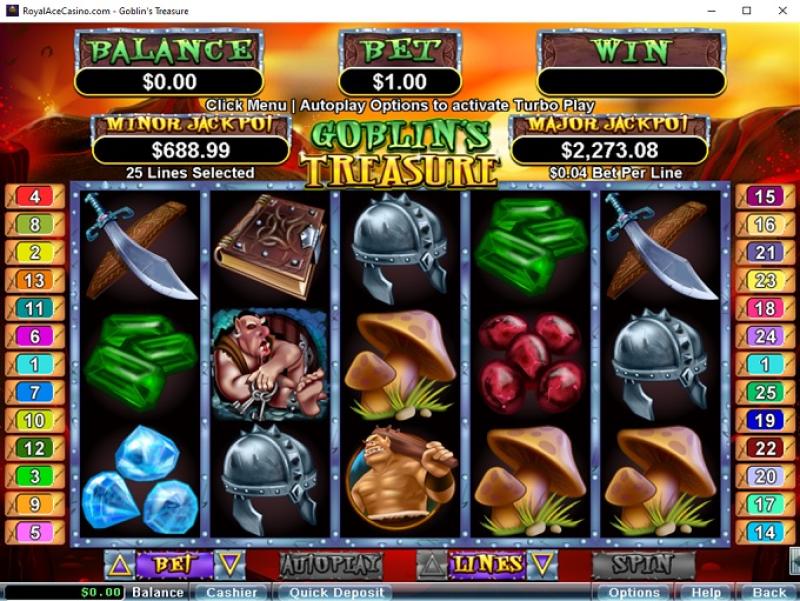Open the Cashier
Viewport: 800px width, 601px height.
pyautogui.click(x=232, y=592)
